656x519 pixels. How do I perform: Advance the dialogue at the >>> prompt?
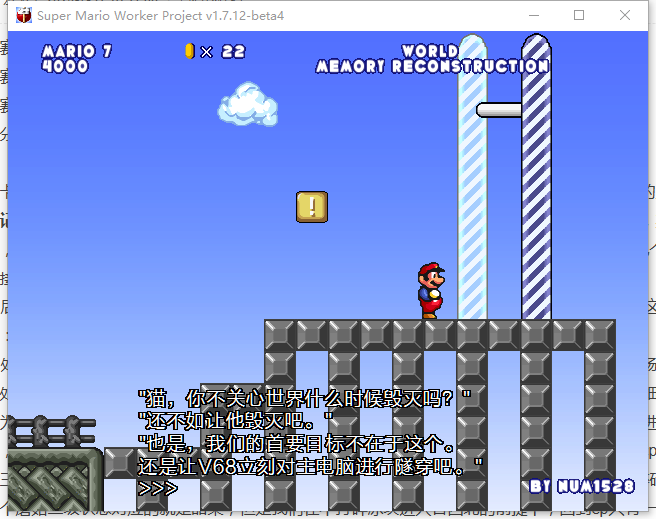coord(158,488)
